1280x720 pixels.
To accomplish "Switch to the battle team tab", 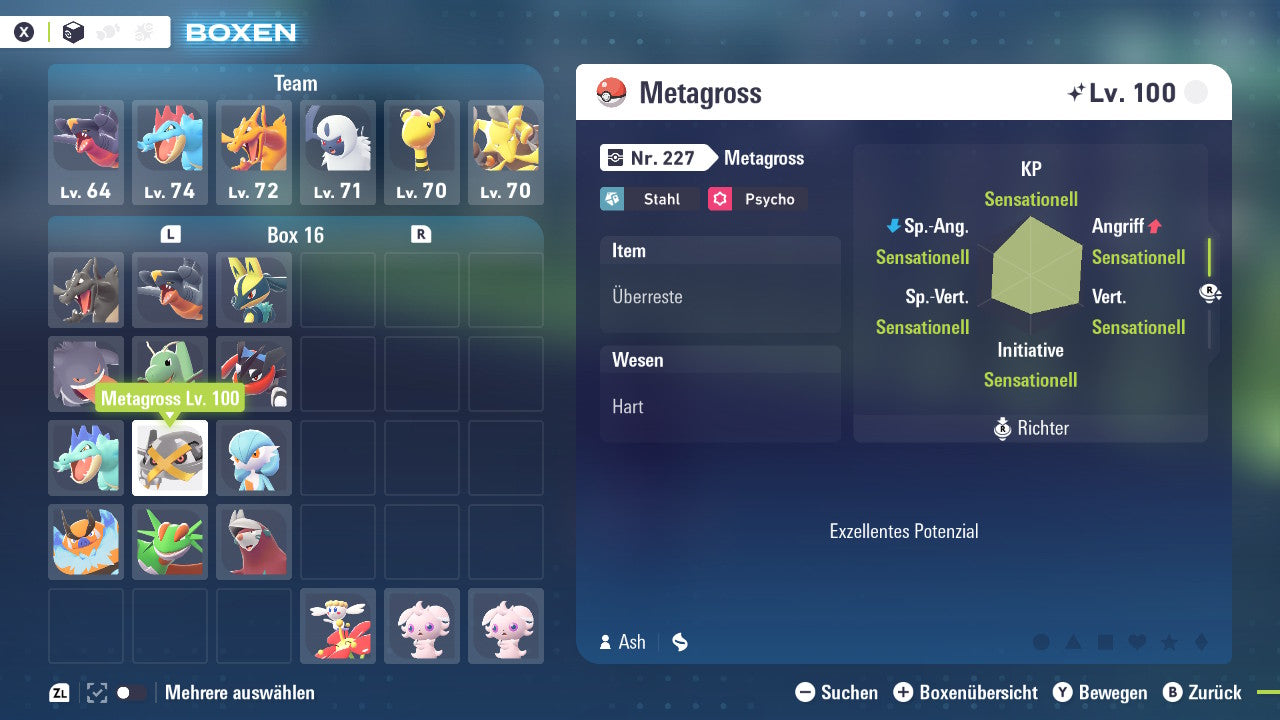I will 143,33.
